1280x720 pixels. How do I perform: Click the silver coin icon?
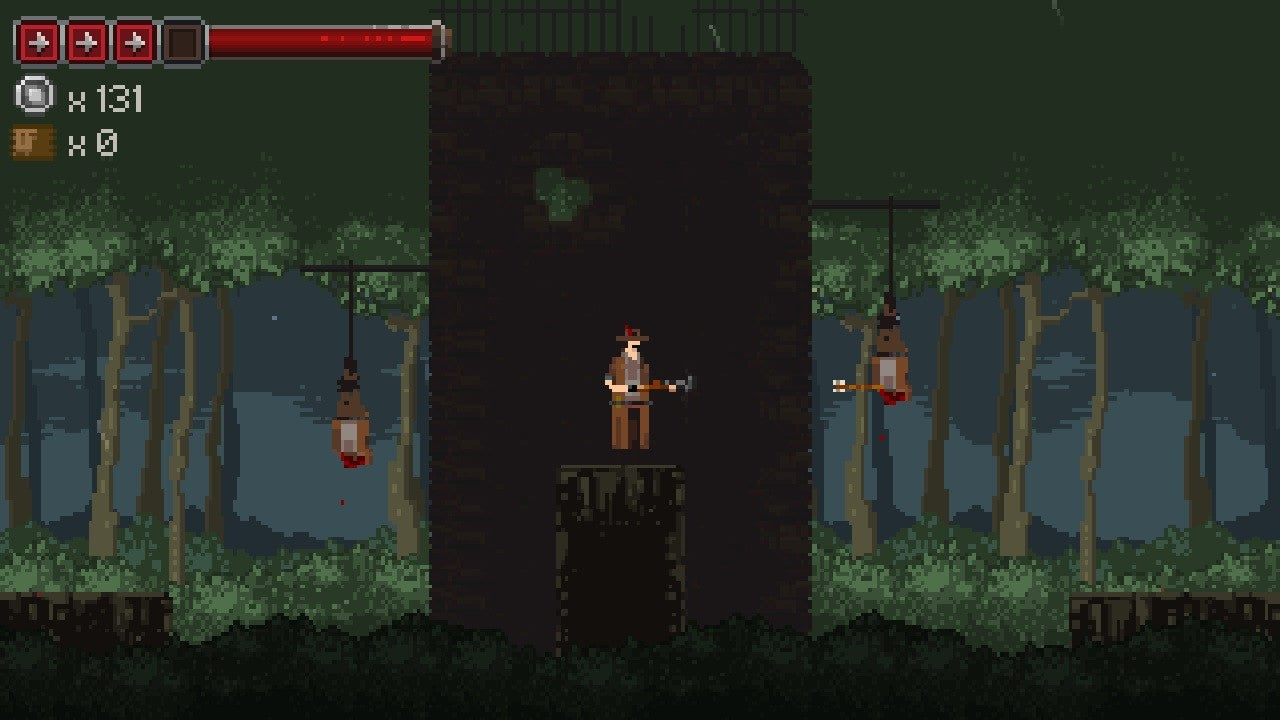pyautogui.click(x=34, y=96)
